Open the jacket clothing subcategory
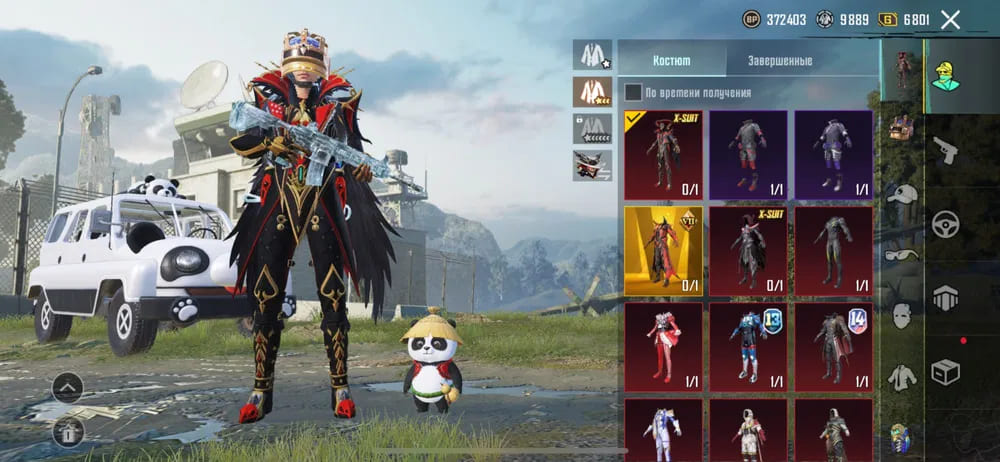The width and height of the screenshot is (1000, 462). pyautogui.click(x=902, y=377)
